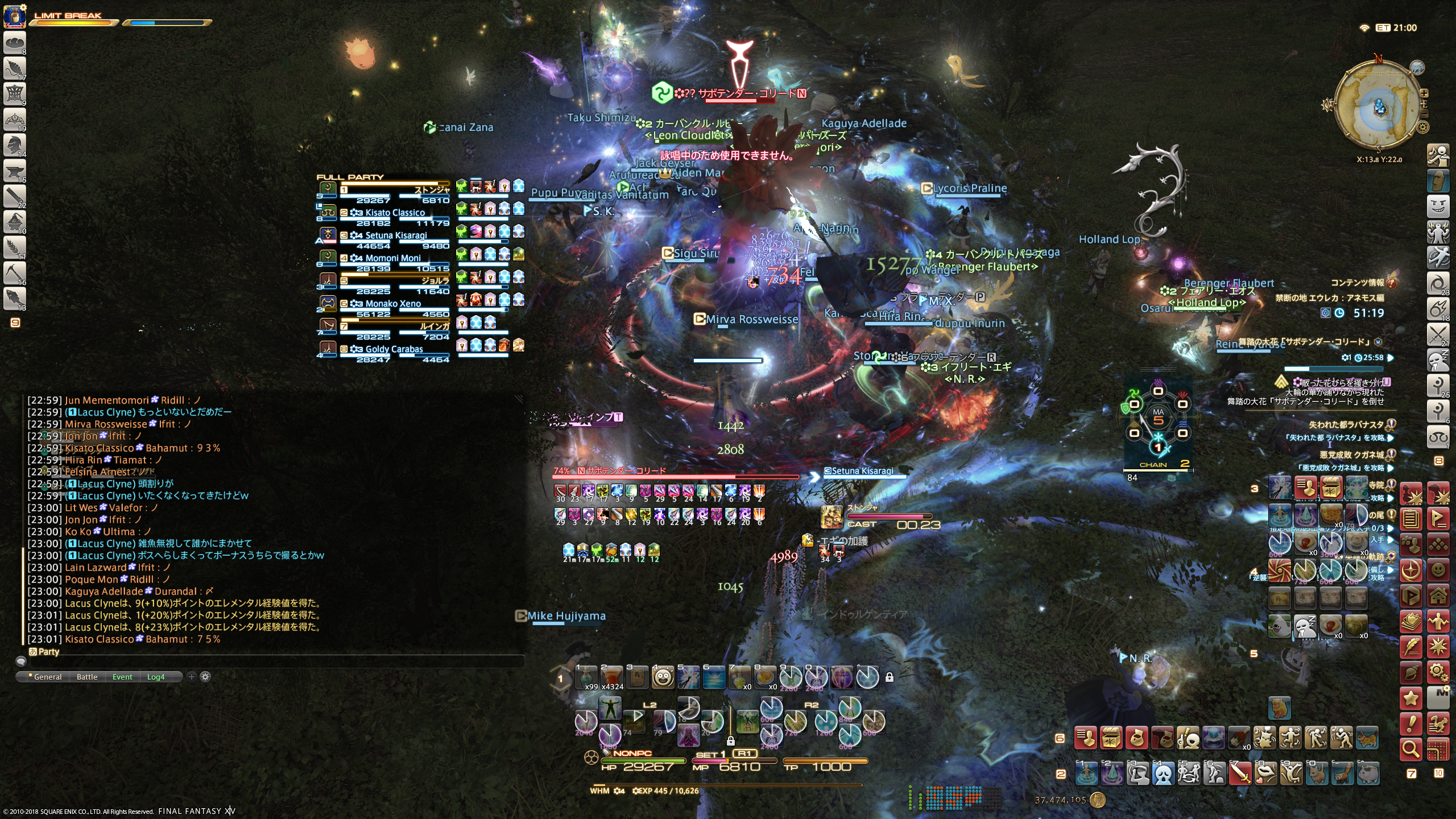Click the red sword hotbar icon

1240,773
